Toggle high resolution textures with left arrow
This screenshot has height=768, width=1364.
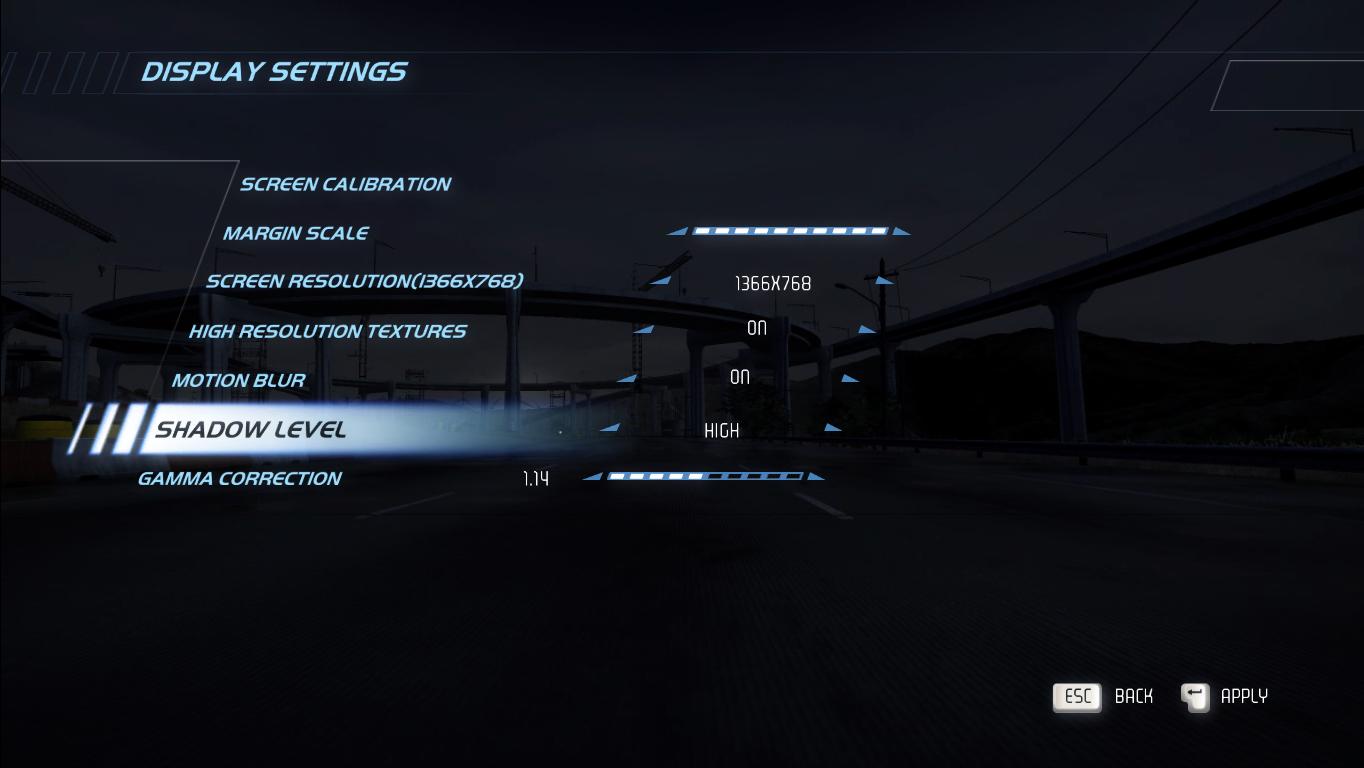coord(643,329)
